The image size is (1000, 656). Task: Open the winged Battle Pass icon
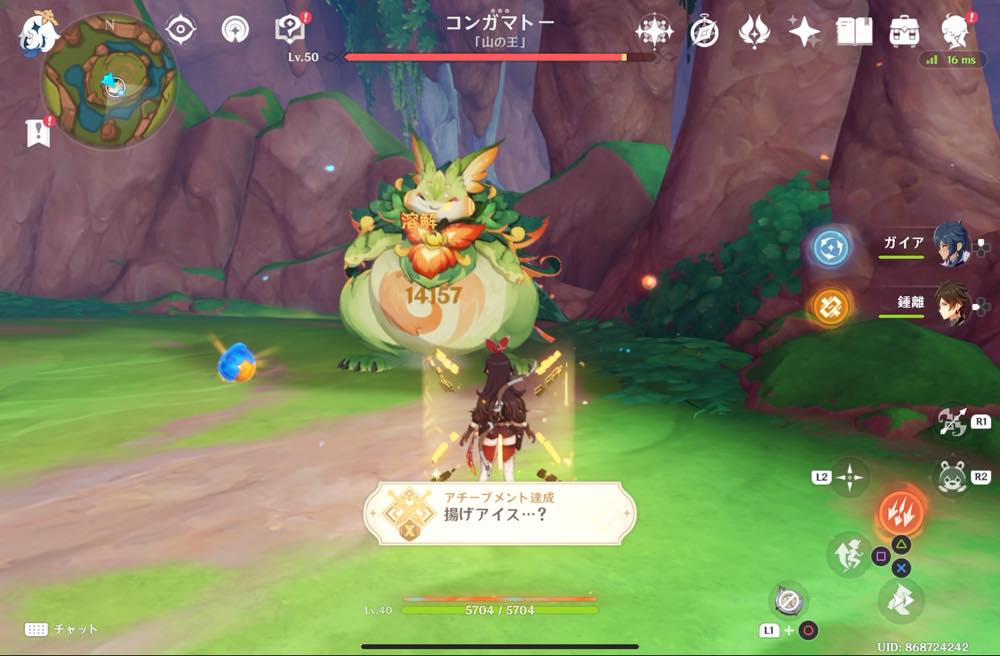[x=754, y=32]
